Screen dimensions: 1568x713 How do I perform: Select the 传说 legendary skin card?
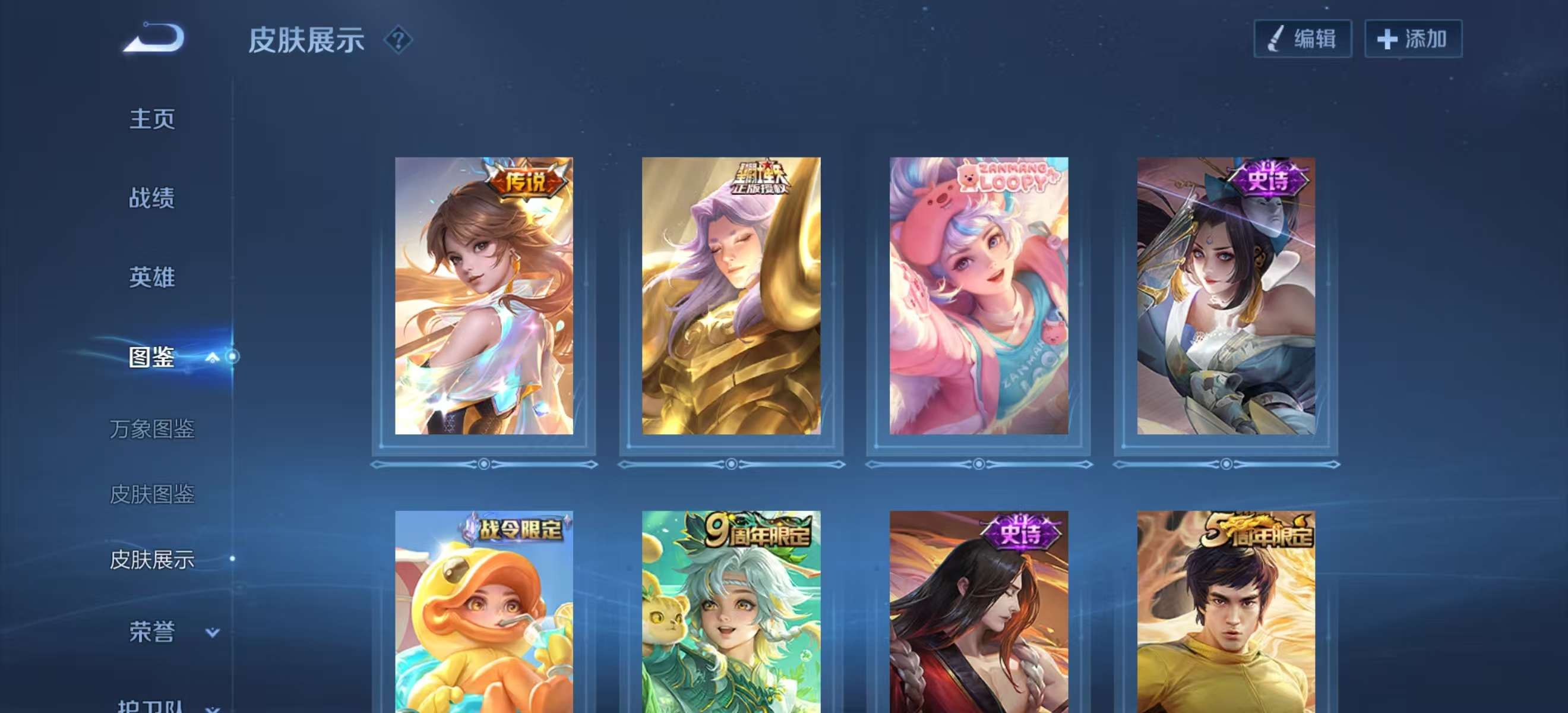[484, 296]
